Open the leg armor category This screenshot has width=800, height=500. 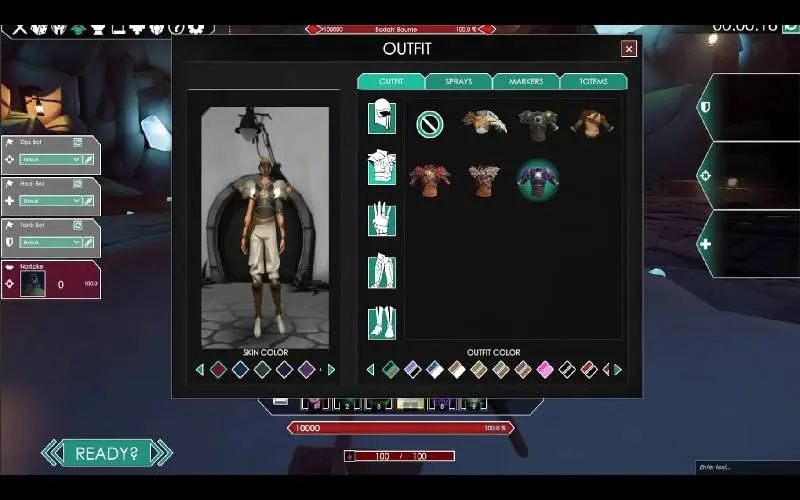click(x=382, y=270)
